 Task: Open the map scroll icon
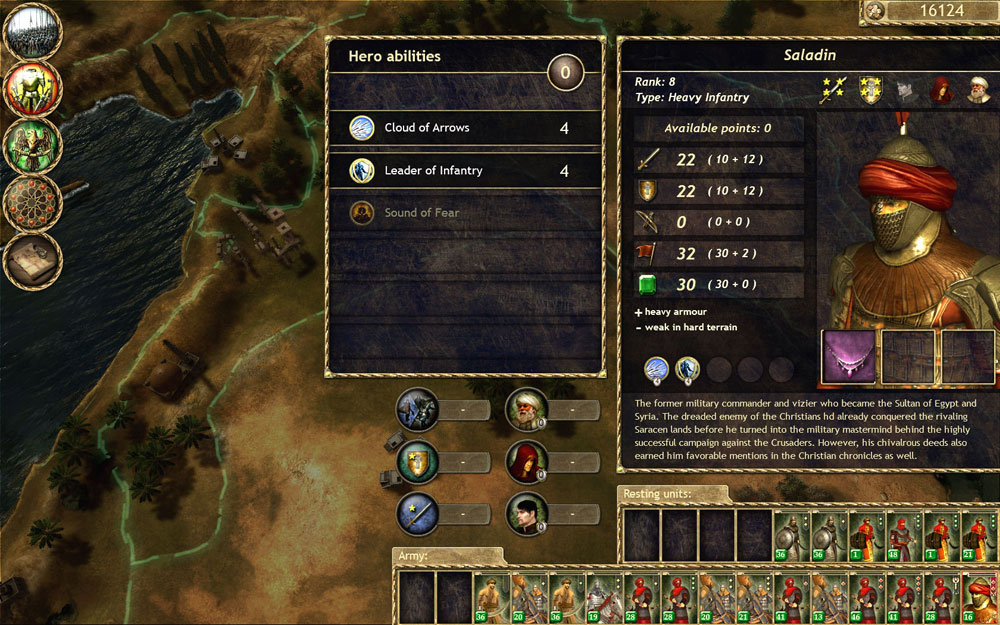coord(33,260)
